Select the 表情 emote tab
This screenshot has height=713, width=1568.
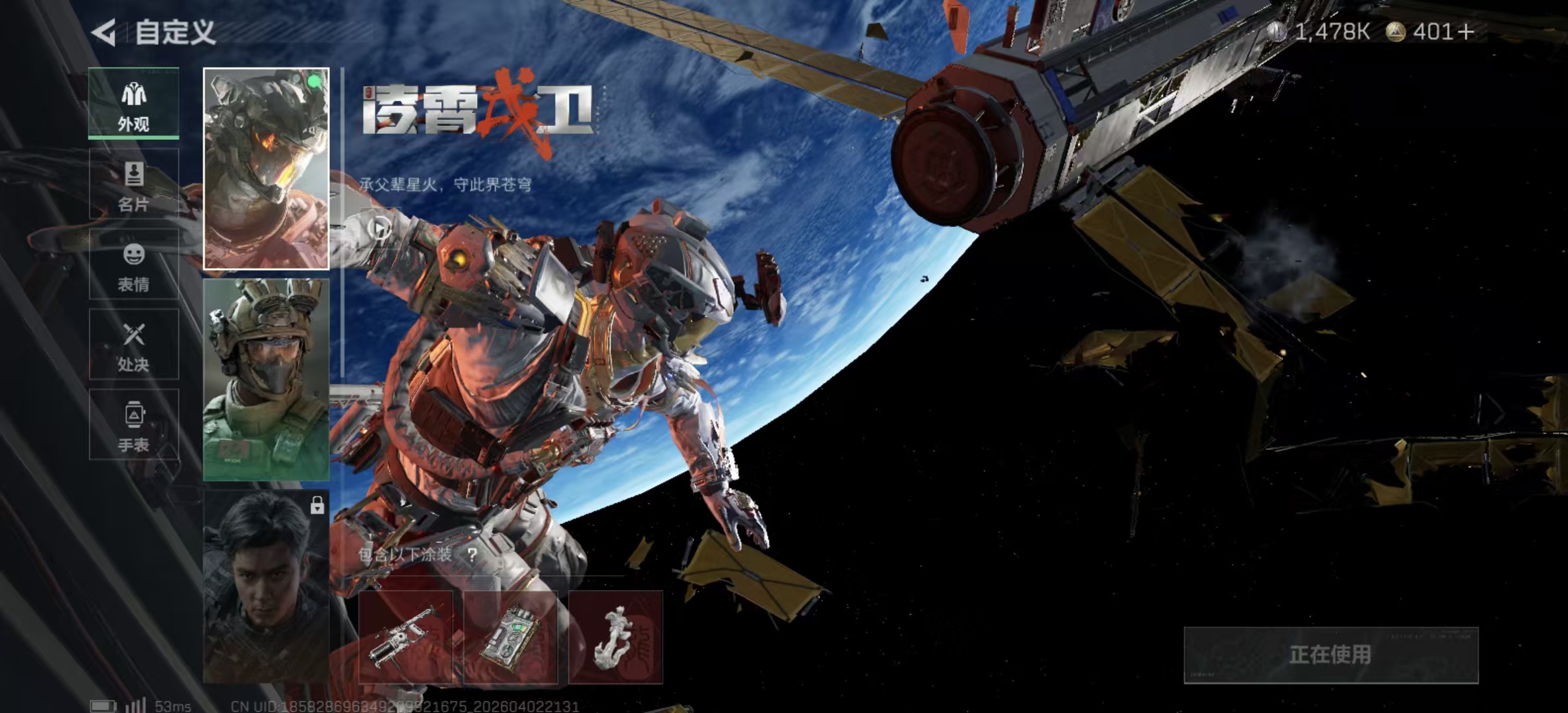pyautogui.click(x=133, y=265)
